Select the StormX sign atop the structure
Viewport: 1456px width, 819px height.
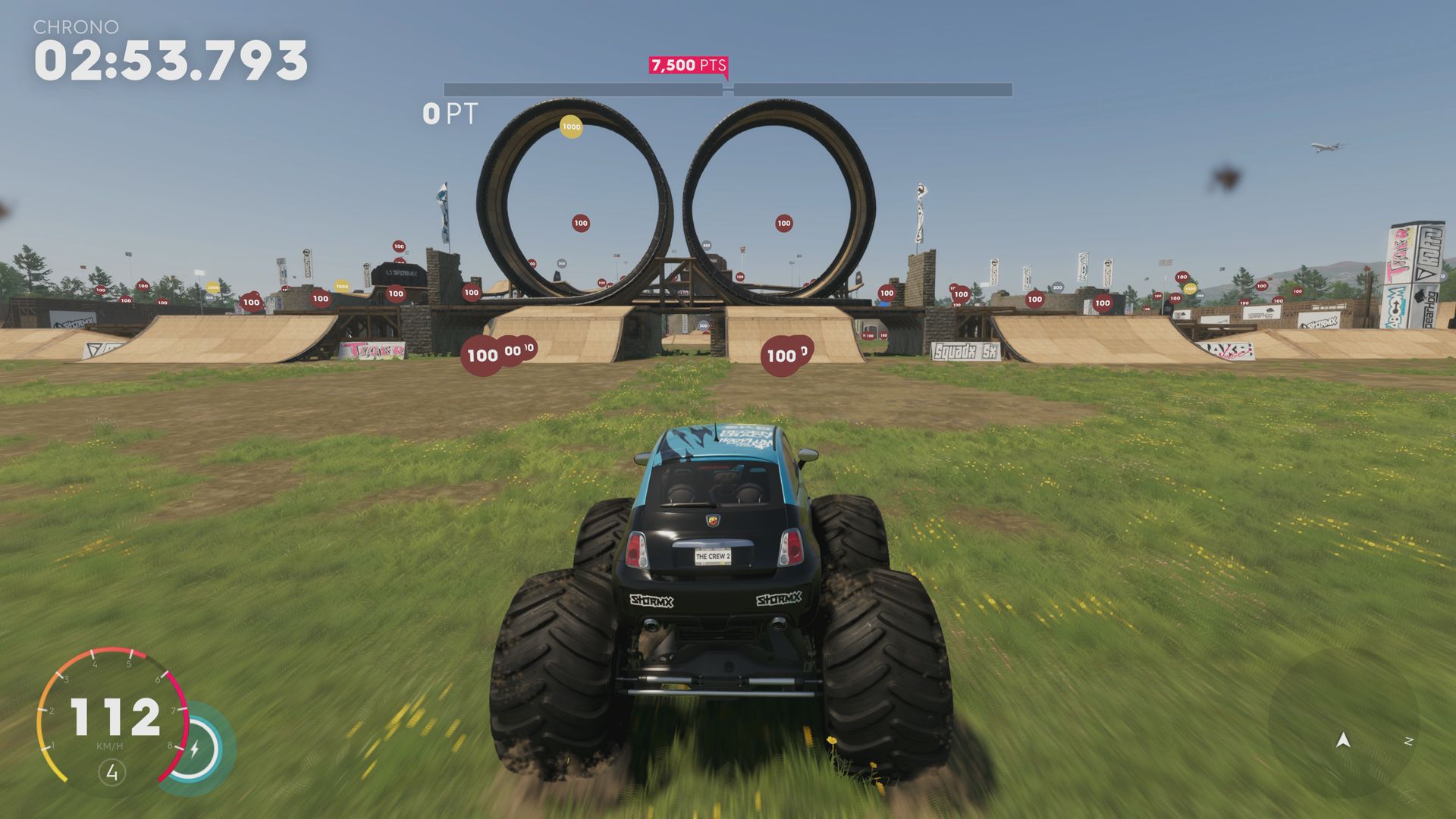pos(400,273)
